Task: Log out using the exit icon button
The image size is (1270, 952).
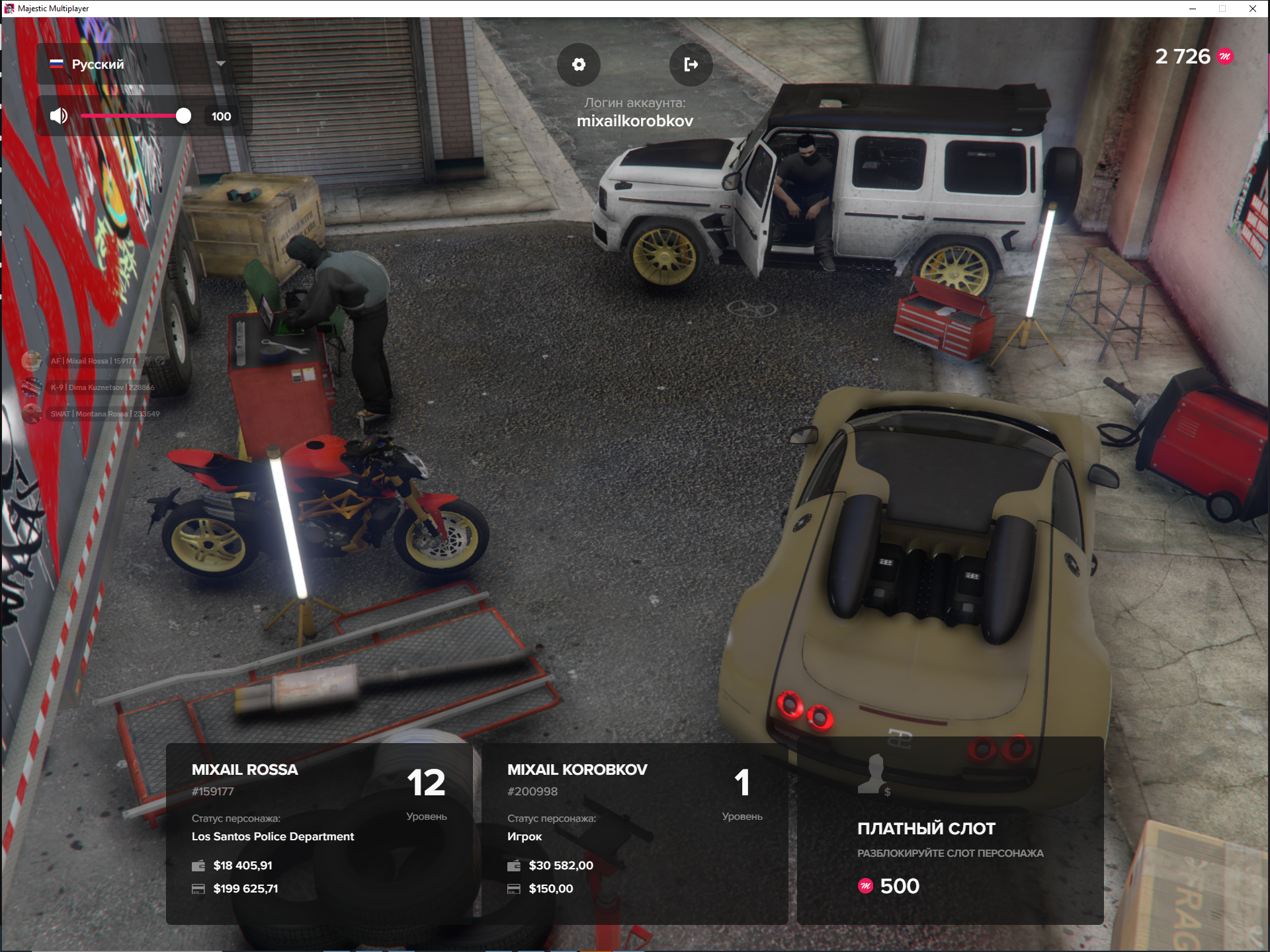Action: (x=691, y=64)
